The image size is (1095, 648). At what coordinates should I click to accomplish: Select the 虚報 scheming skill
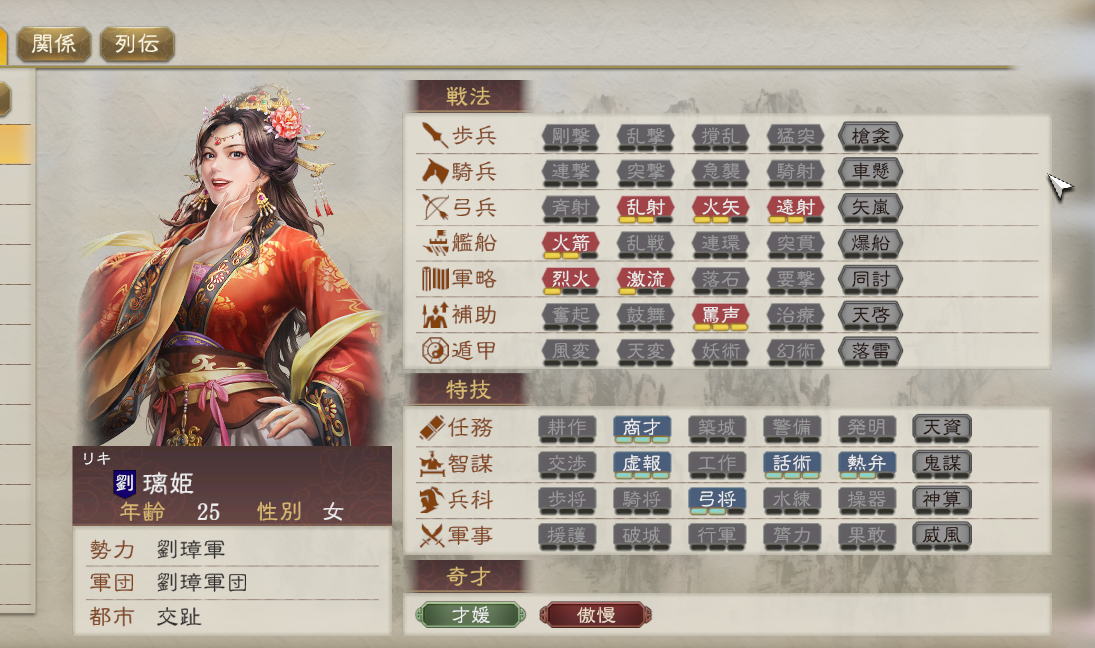coord(642,464)
